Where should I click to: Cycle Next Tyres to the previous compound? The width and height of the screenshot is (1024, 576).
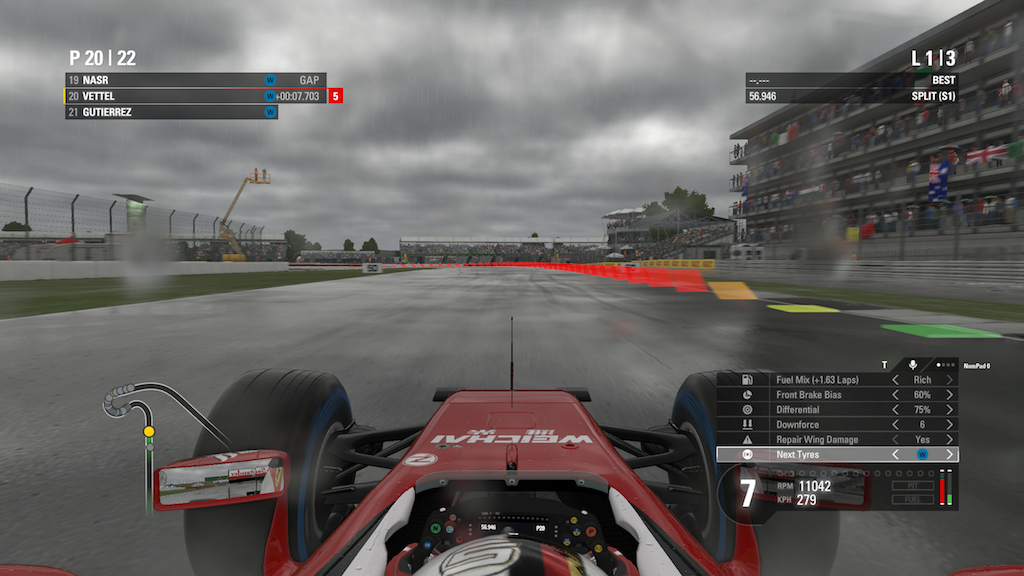pyautogui.click(x=896, y=455)
